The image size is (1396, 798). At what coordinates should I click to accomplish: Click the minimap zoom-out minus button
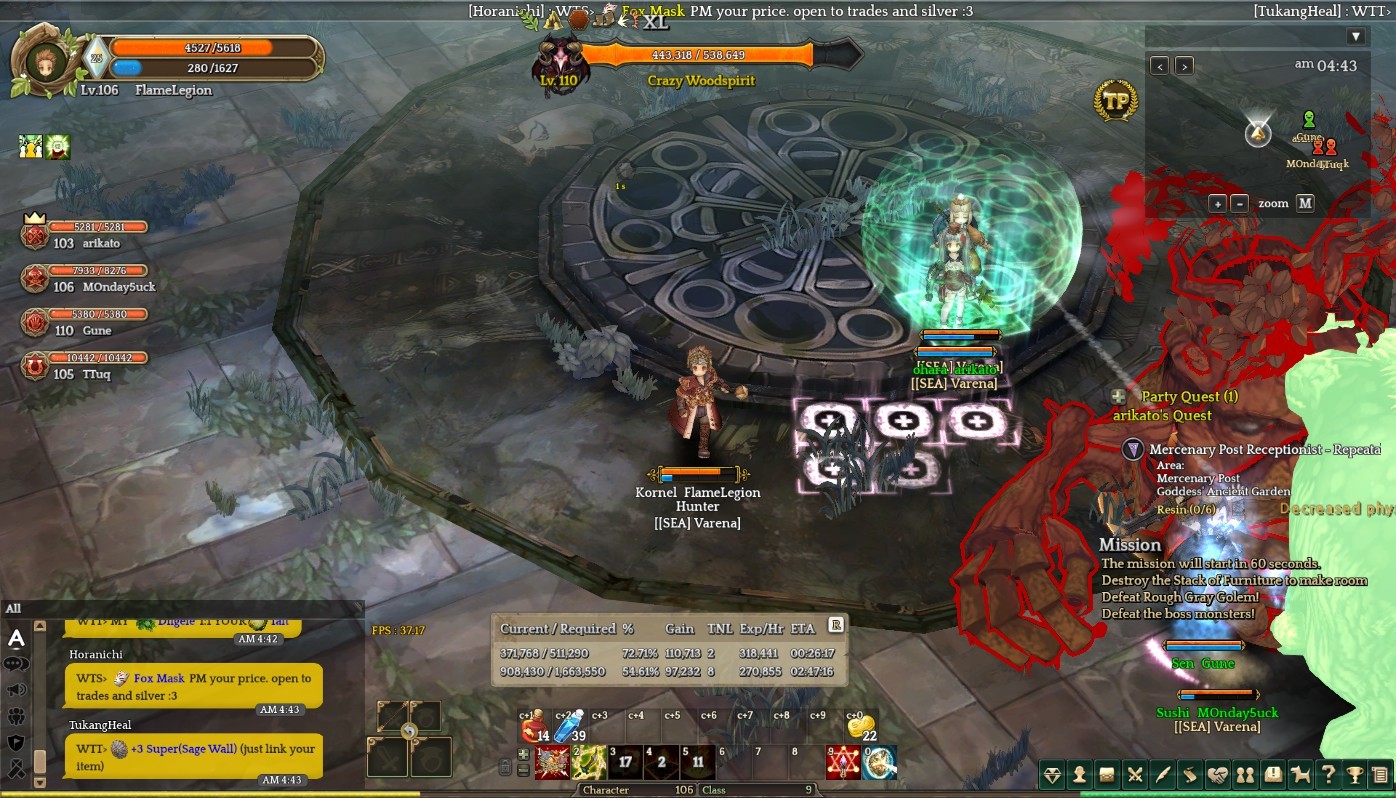pyautogui.click(x=1240, y=203)
